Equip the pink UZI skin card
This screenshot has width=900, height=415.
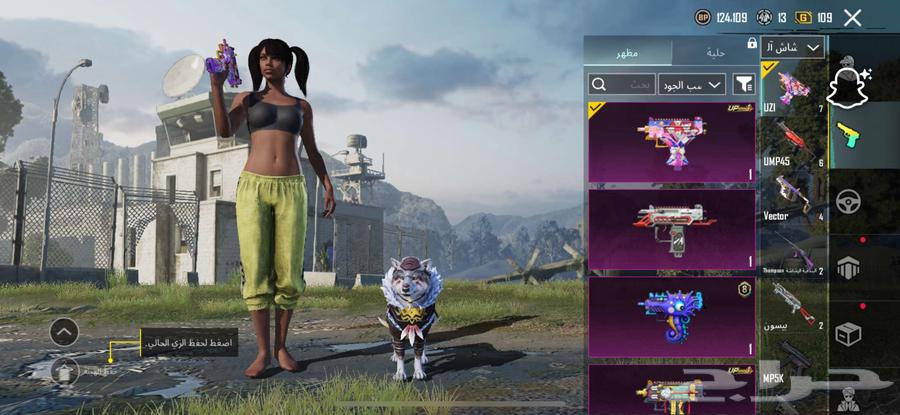(x=671, y=141)
